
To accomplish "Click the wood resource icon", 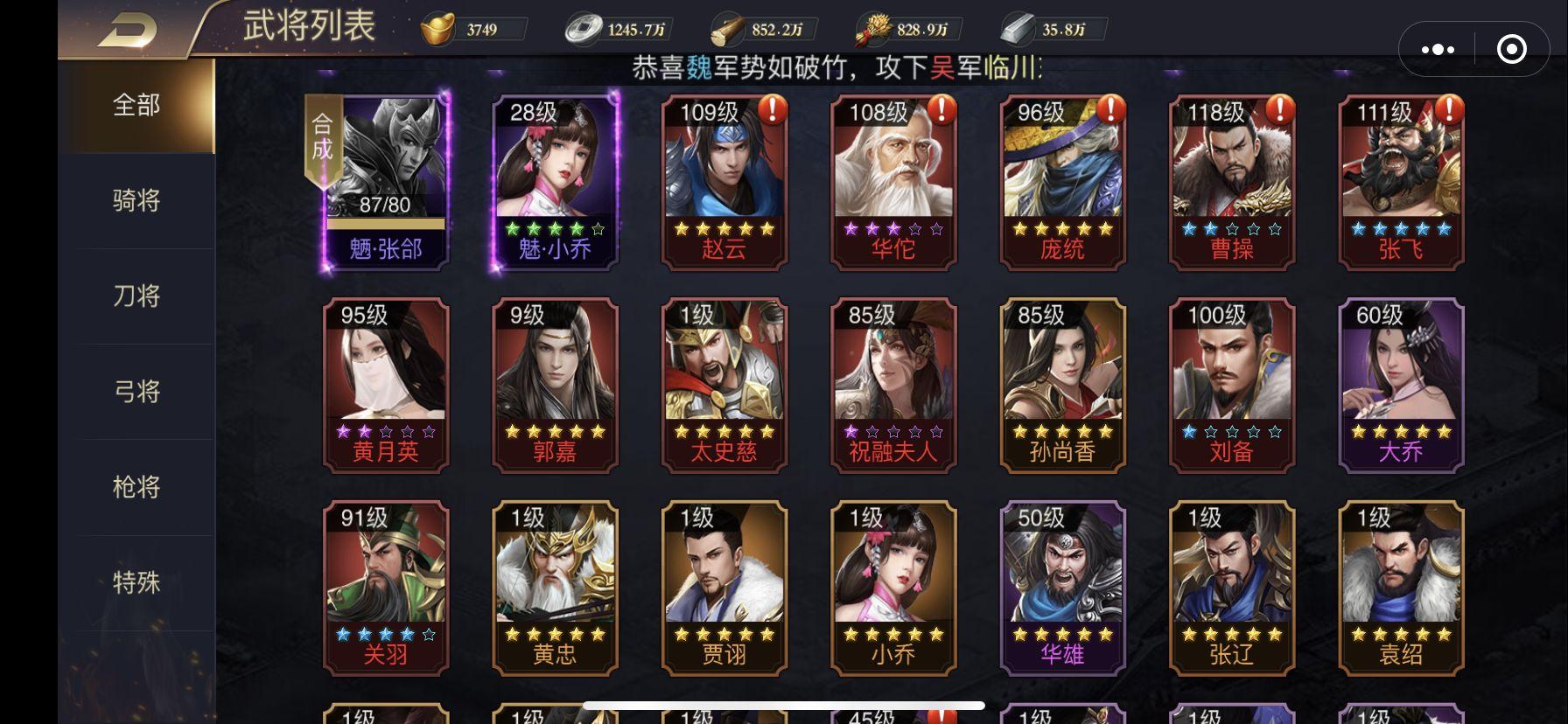I will (727, 27).
